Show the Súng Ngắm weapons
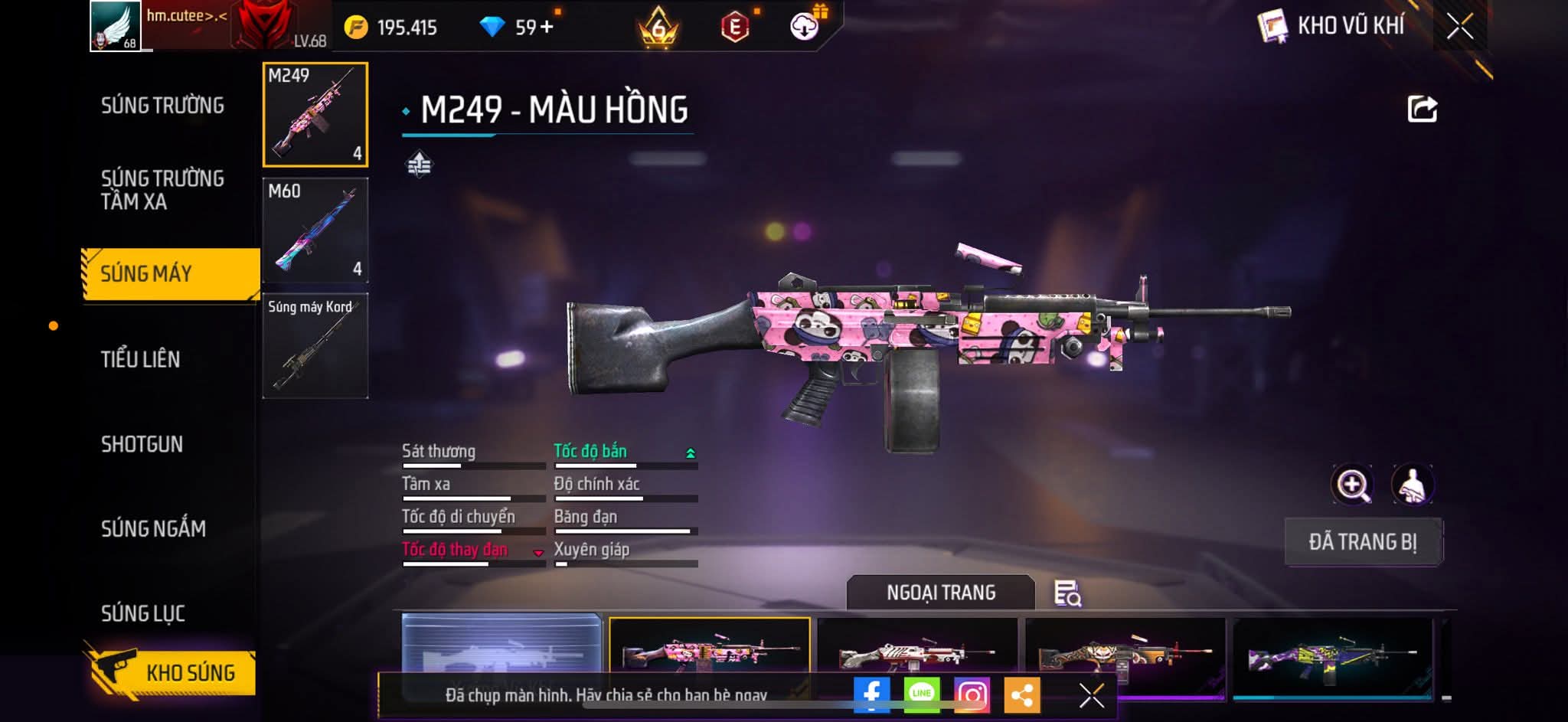Image resolution: width=1568 pixels, height=722 pixels. 153,528
